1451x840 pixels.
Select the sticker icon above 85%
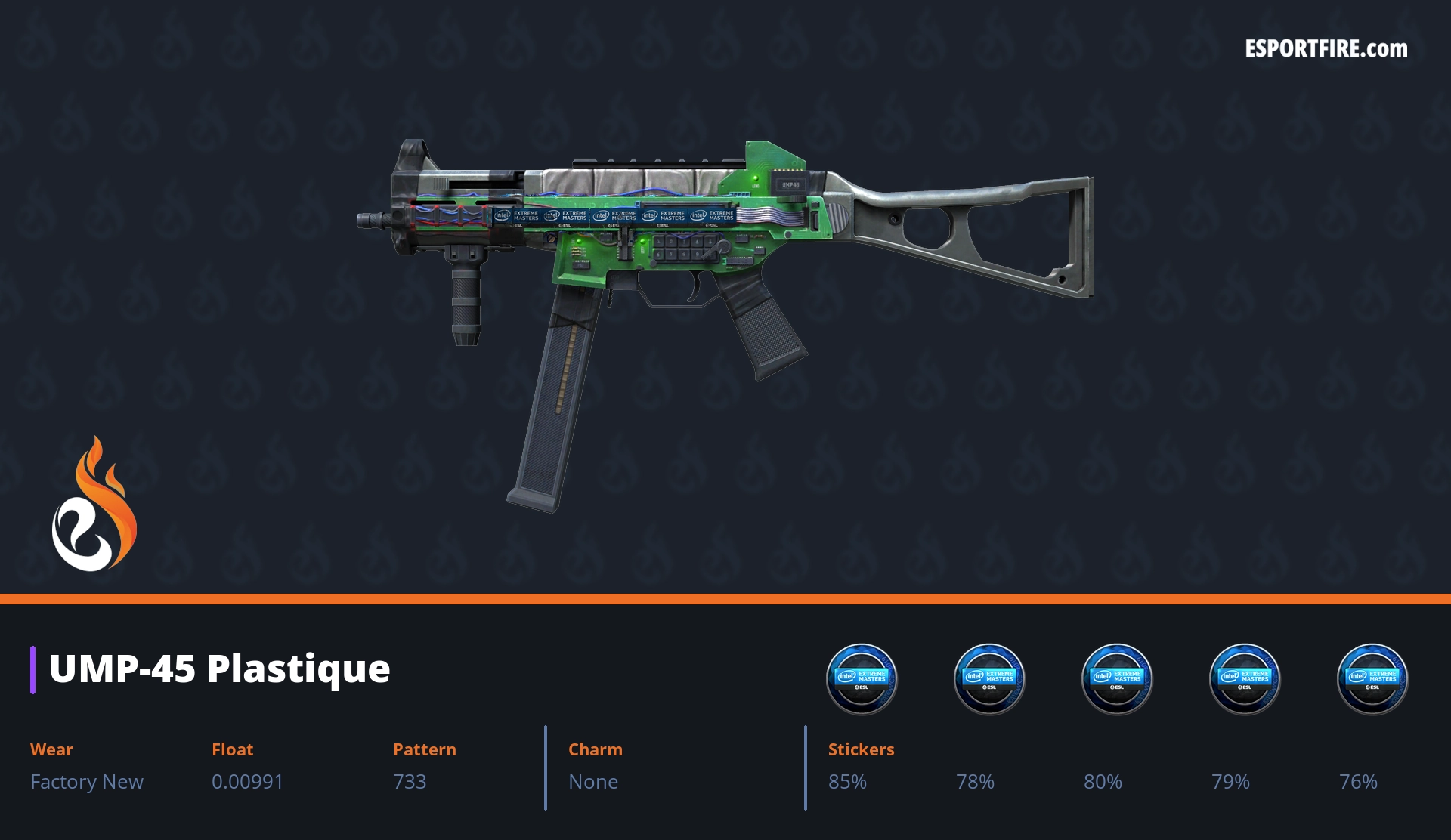tap(862, 678)
